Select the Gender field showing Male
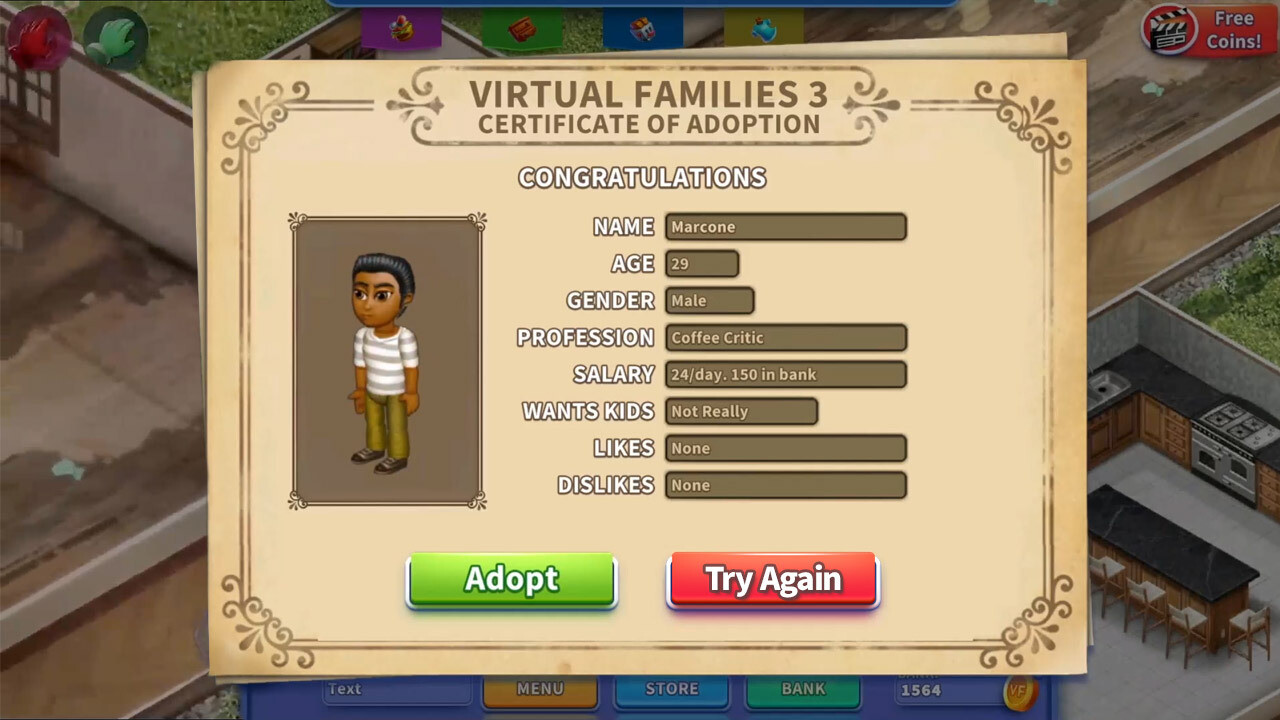This screenshot has width=1280, height=720. click(709, 300)
